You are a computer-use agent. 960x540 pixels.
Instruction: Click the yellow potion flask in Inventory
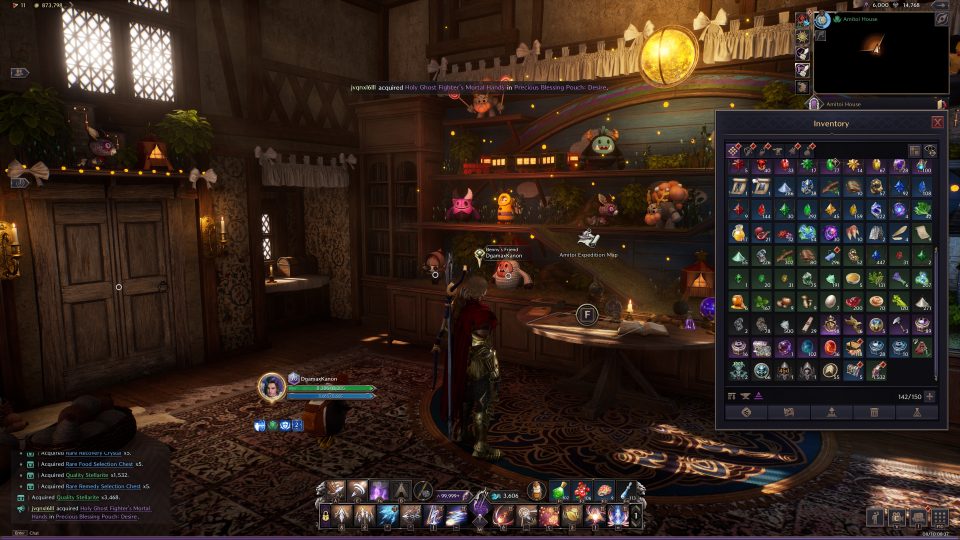pos(738,232)
